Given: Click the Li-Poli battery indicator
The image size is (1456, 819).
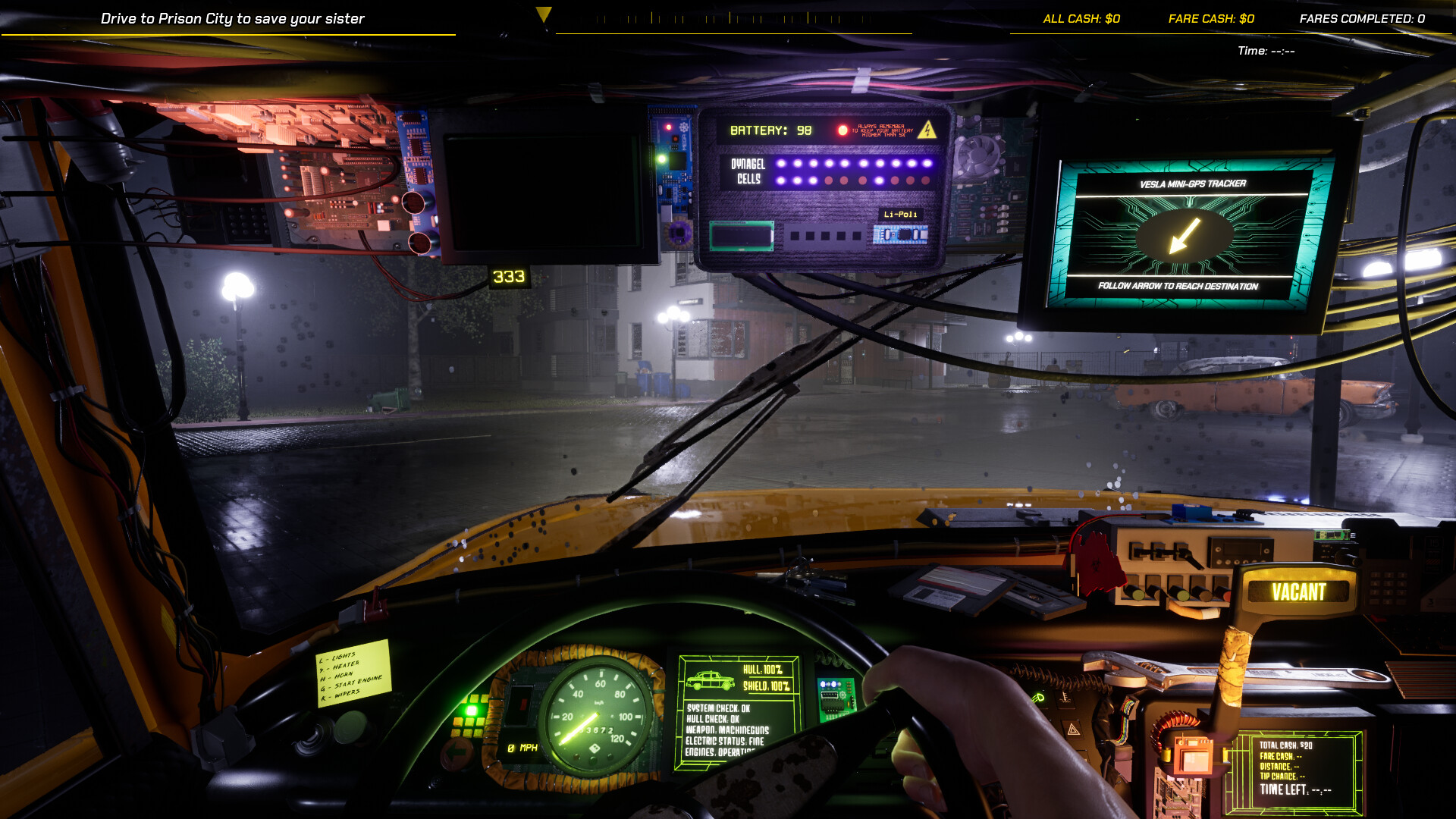Looking at the screenshot, I should tap(902, 215).
